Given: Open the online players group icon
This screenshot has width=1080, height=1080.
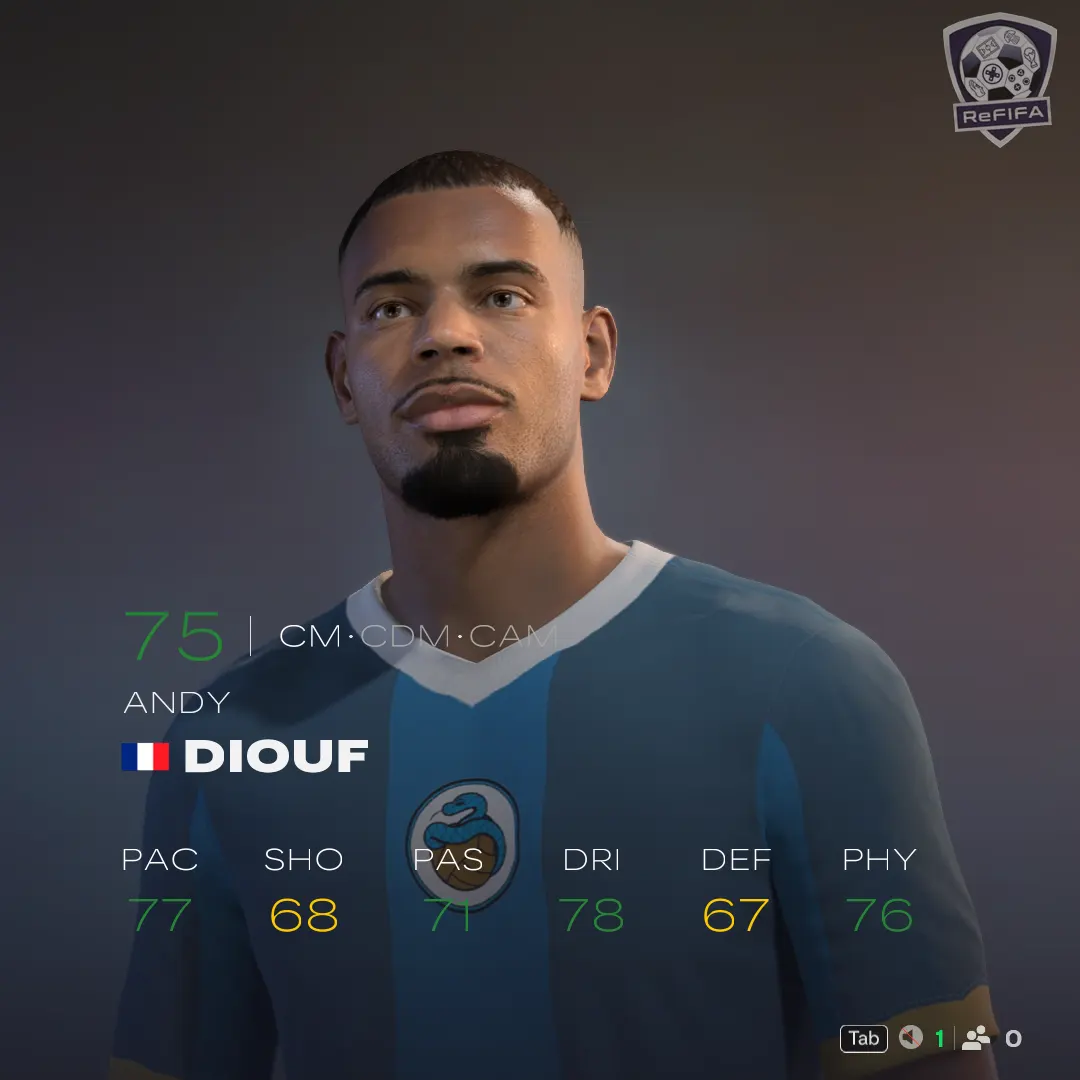Looking at the screenshot, I should pyautogui.click(x=976, y=1038).
